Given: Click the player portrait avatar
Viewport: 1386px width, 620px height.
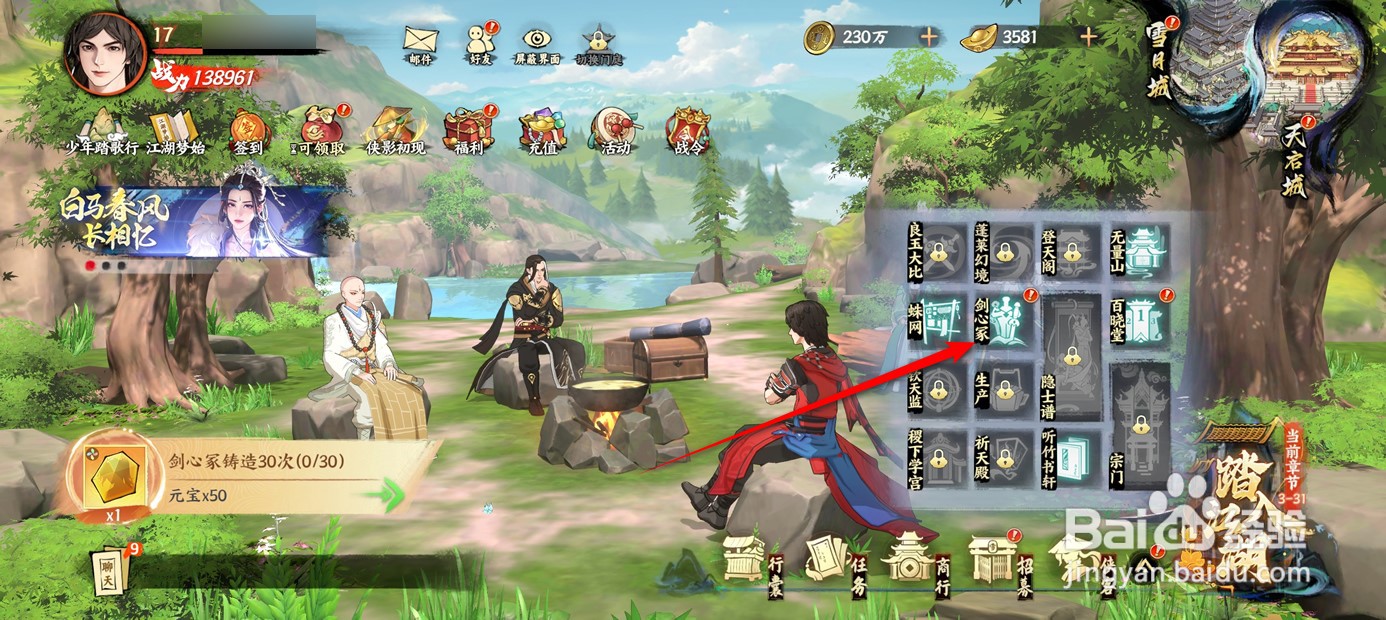Looking at the screenshot, I should pos(105,52).
